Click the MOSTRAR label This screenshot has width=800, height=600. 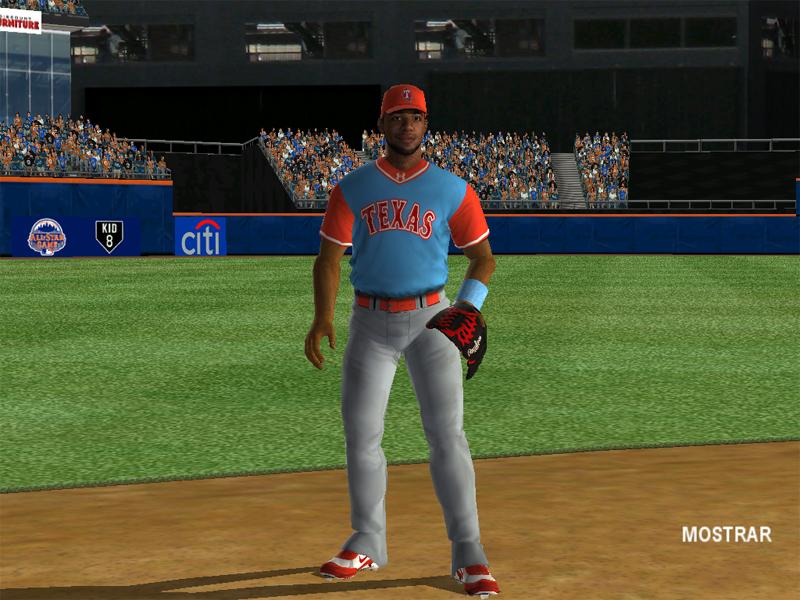pyautogui.click(x=726, y=535)
